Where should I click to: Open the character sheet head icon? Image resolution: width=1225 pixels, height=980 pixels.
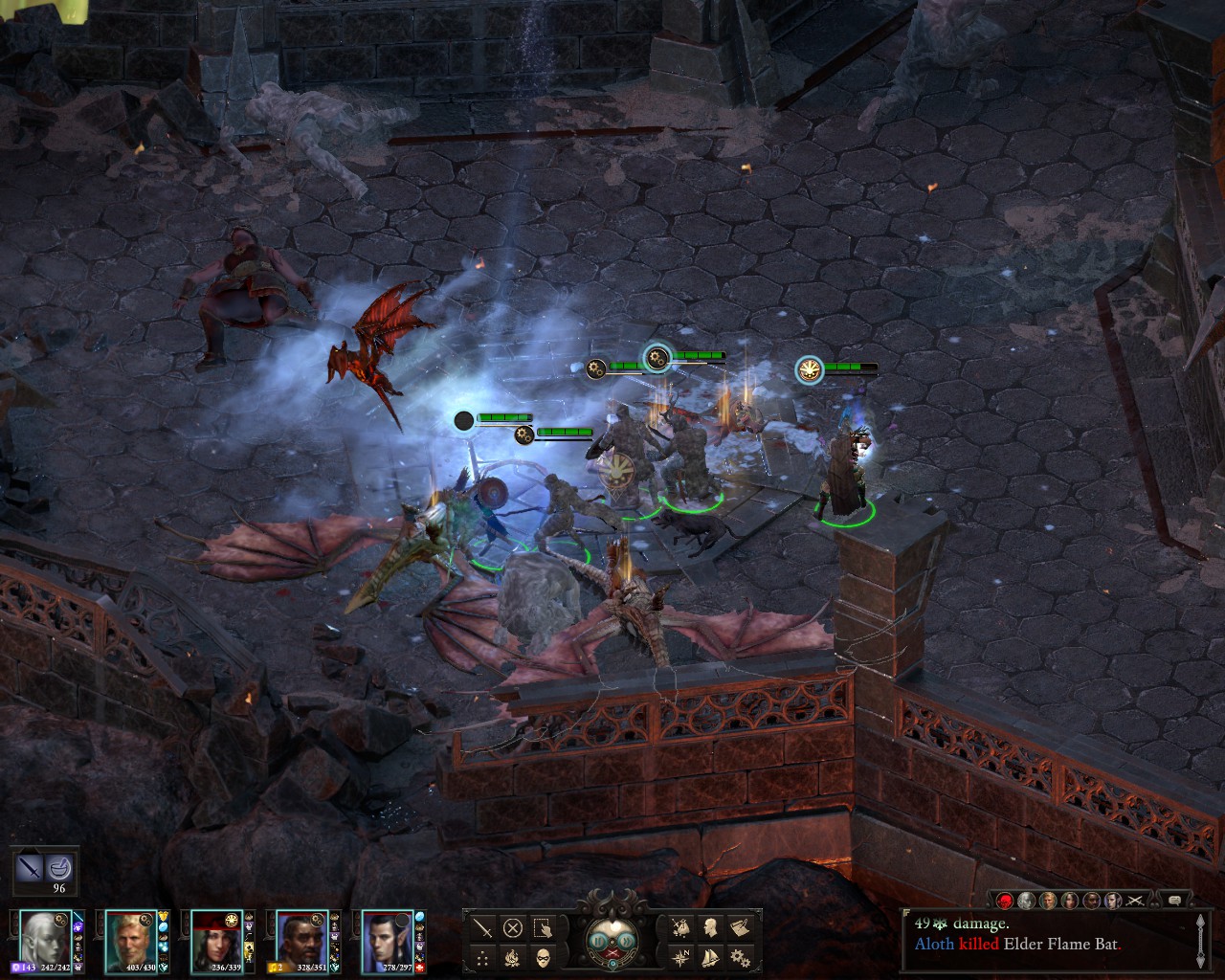click(712, 927)
